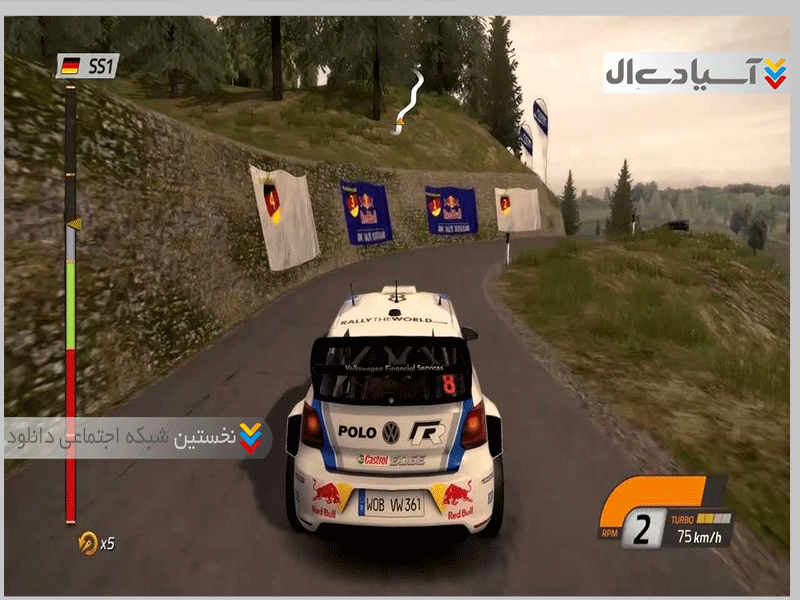
Task: Select the SS1 stage label with German flag
Action: pos(87,66)
